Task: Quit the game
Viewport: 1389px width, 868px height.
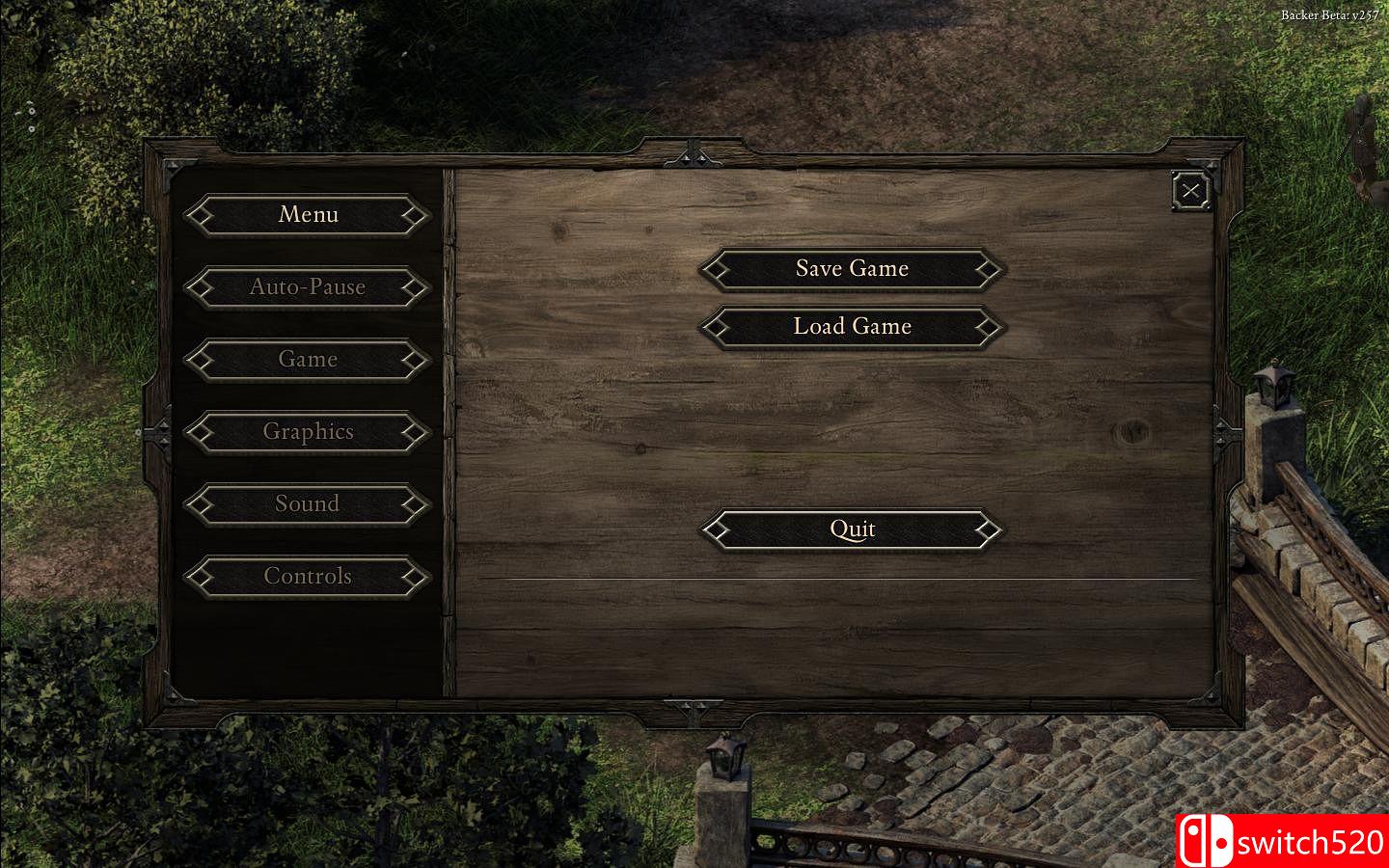Action: tap(852, 529)
